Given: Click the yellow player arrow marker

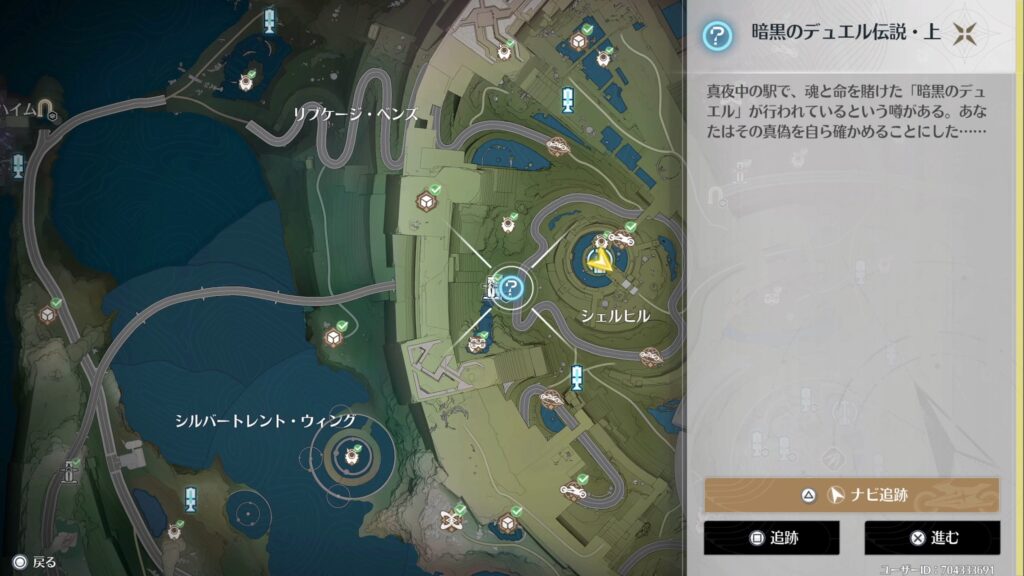Looking at the screenshot, I should pyautogui.click(x=600, y=262).
